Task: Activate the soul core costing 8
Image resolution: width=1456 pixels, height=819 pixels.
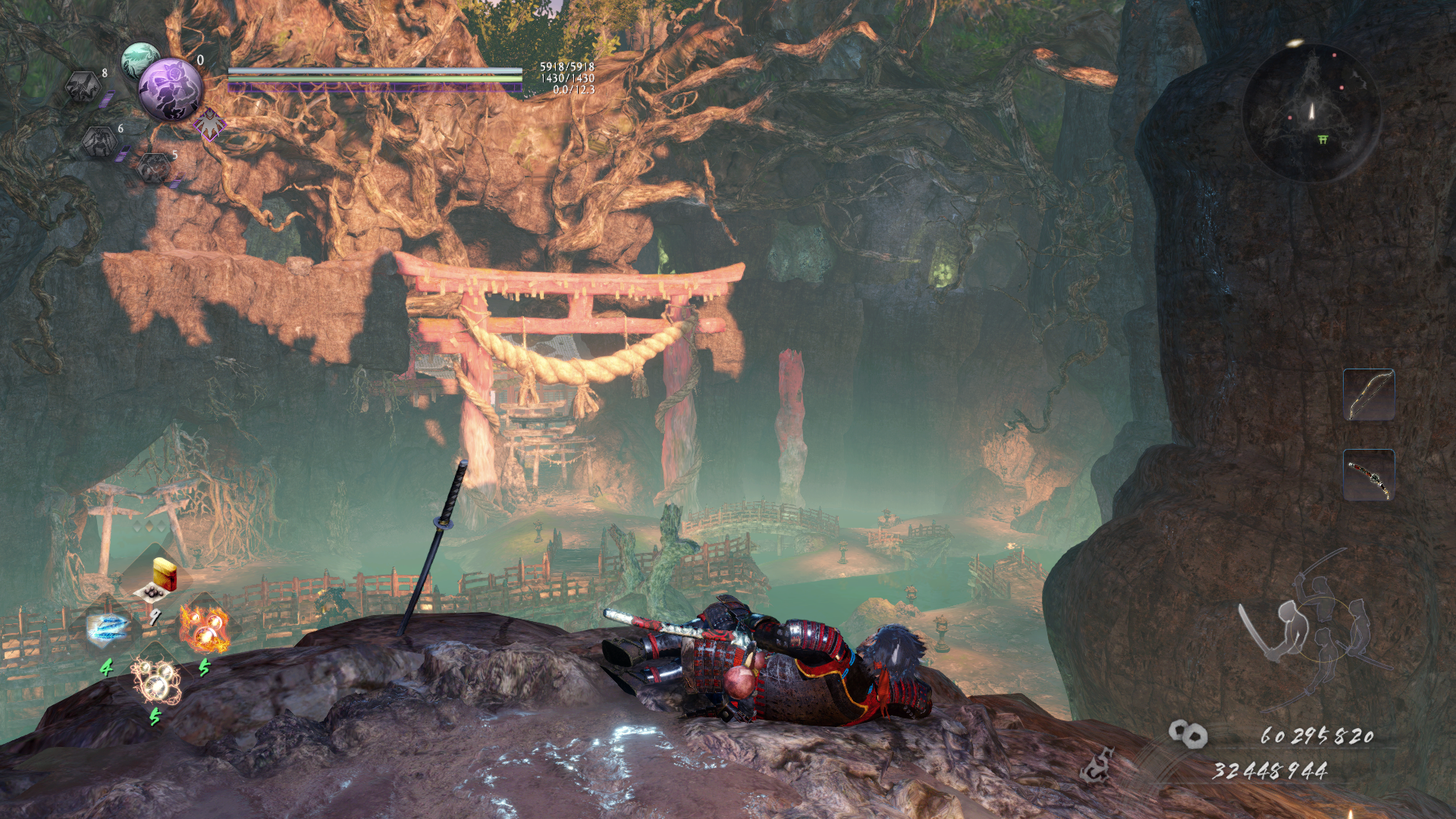Action: (84, 87)
